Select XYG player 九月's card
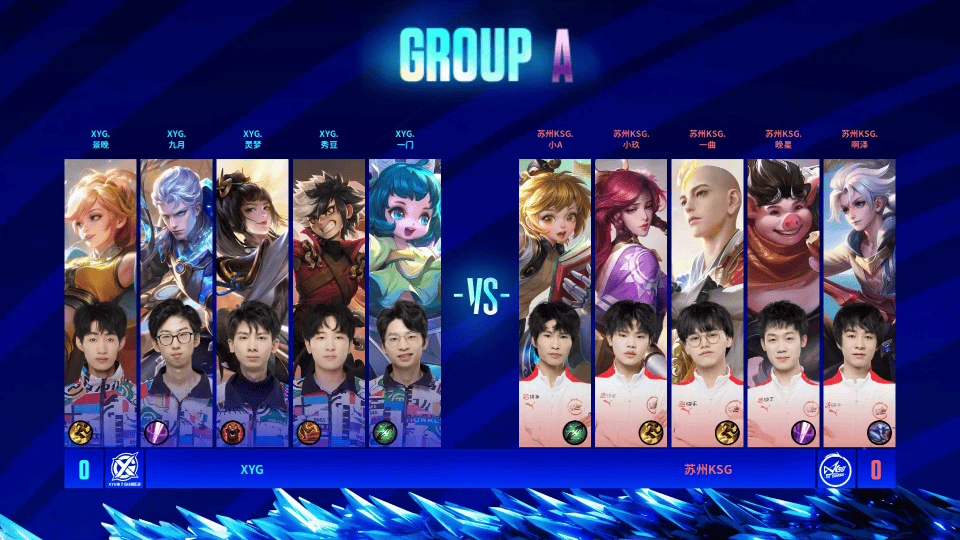This screenshot has height=540, width=960. [x=176, y=300]
